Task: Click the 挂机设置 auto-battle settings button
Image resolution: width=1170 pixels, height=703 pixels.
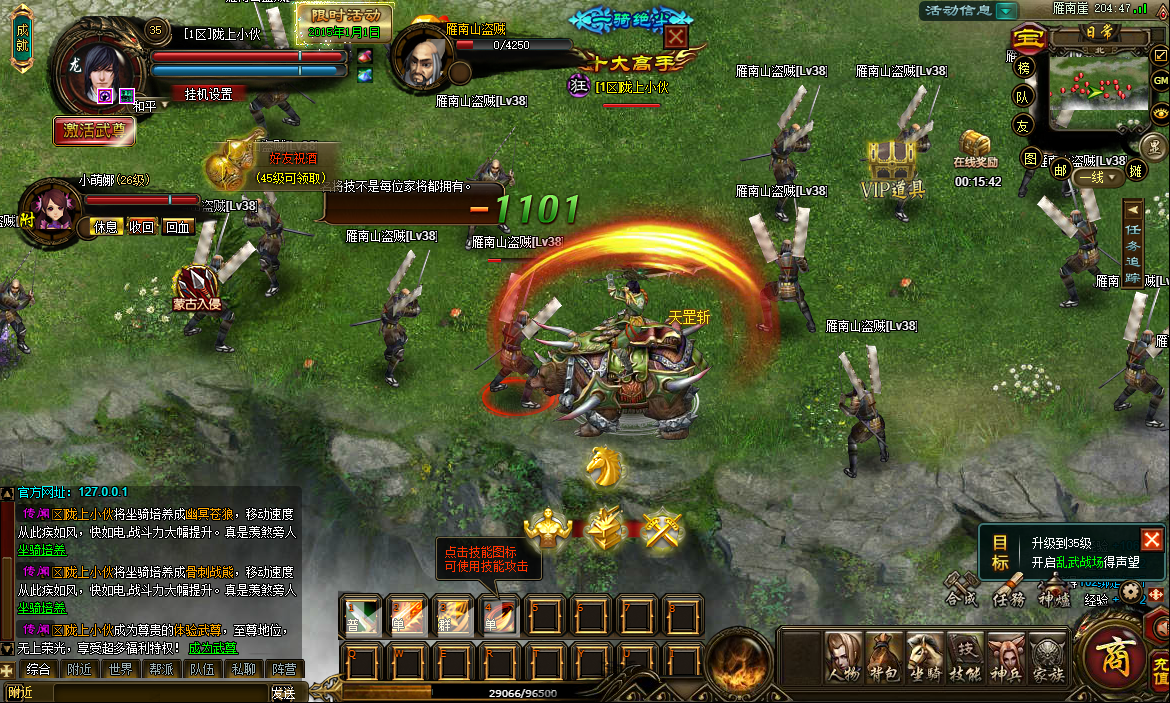Action: 208,94
